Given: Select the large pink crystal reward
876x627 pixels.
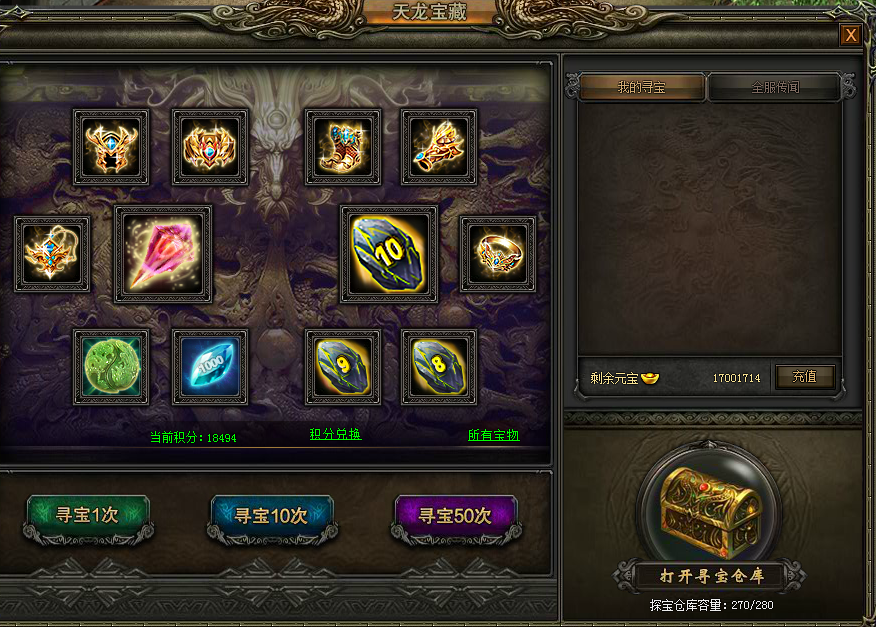Looking at the screenshot, I should click(163, 254).
